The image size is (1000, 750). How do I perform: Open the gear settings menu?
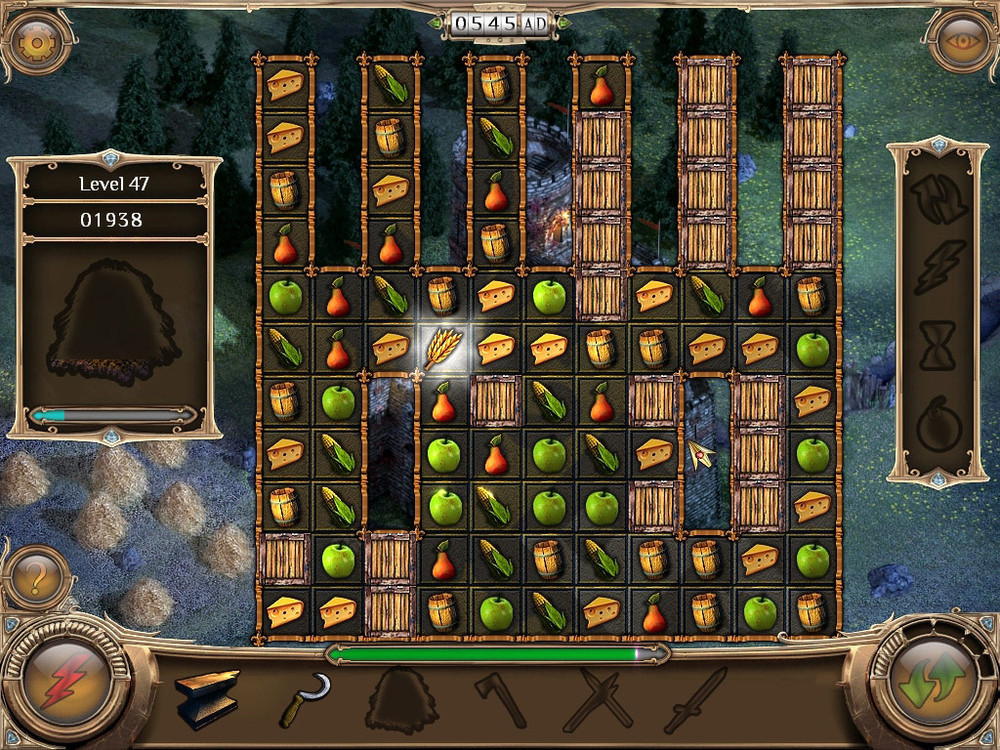point(37,41)
